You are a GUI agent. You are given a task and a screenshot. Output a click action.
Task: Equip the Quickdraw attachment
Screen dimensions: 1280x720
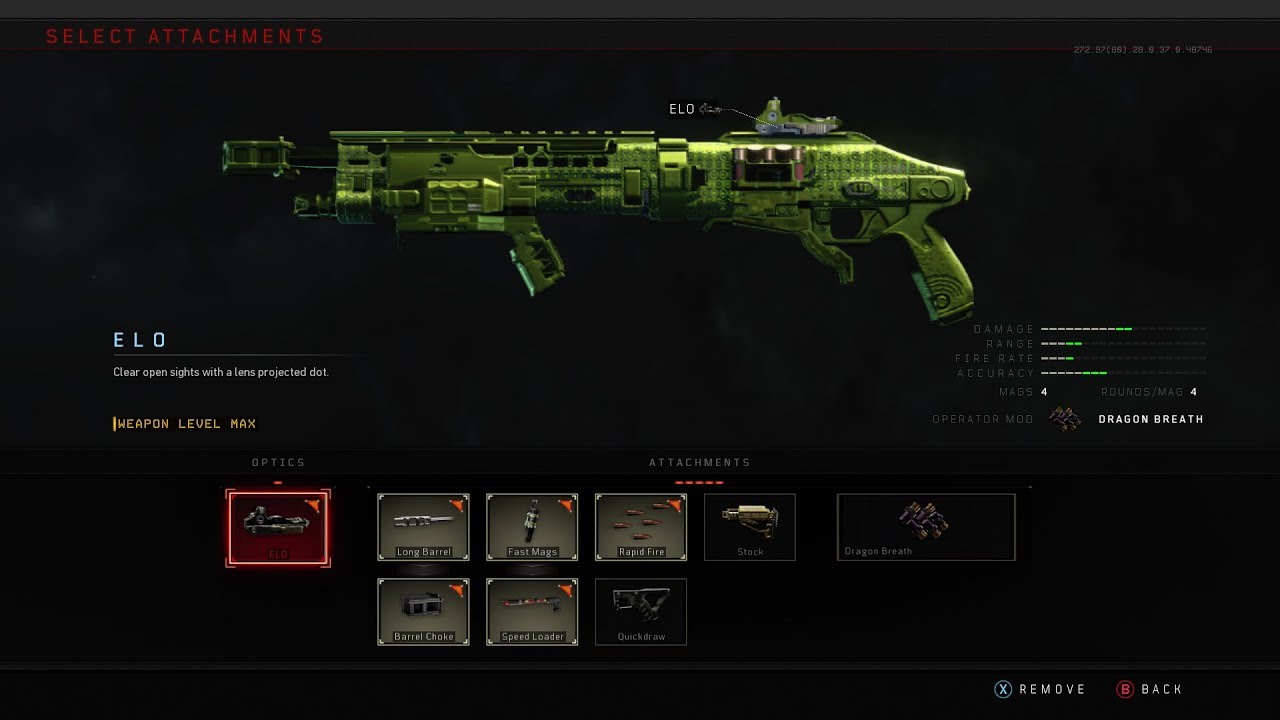[641, 611]
